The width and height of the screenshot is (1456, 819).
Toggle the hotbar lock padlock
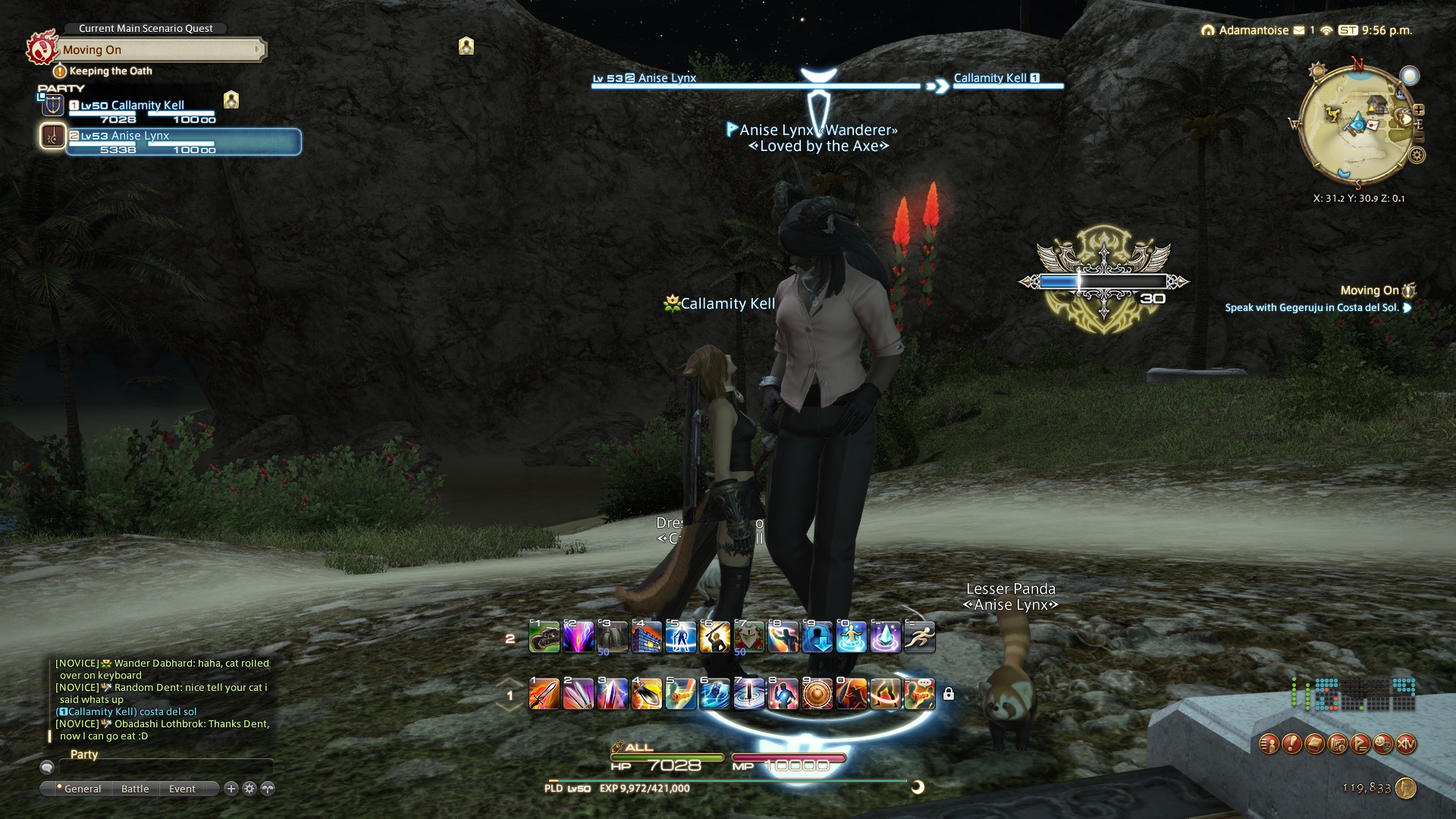(948, 694)
